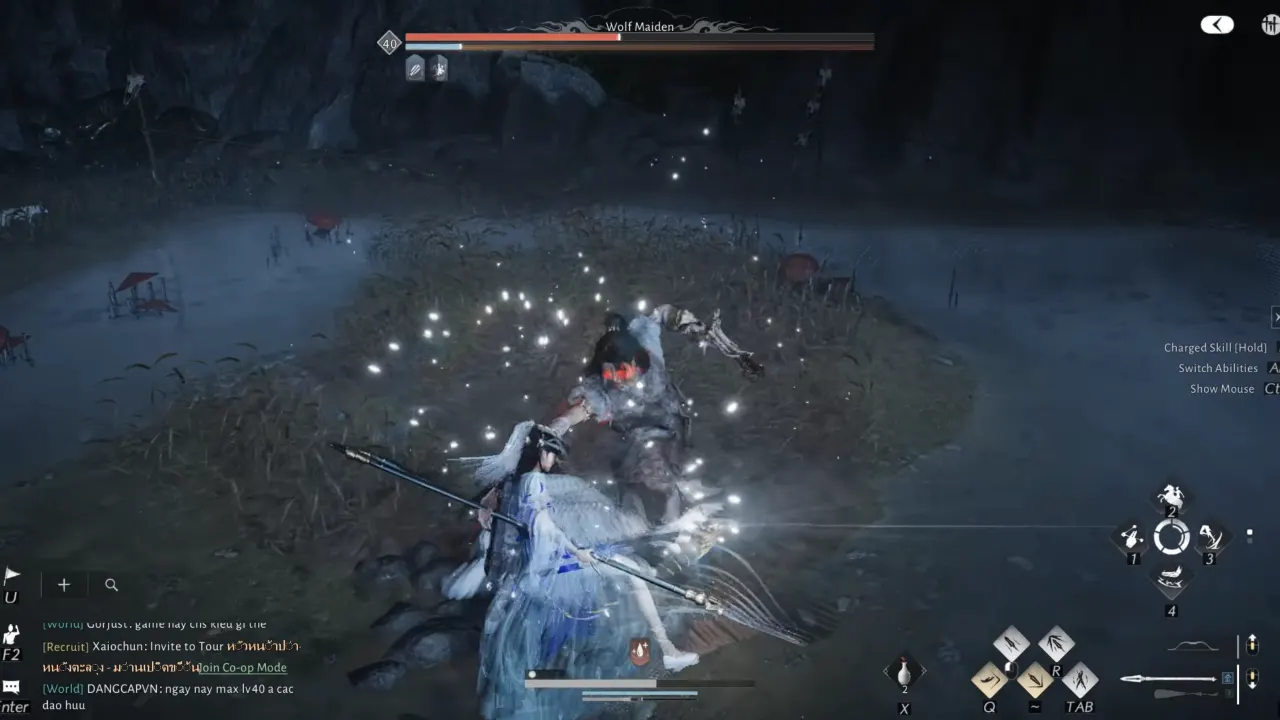Click the chat search magnifier

(111, 585)
